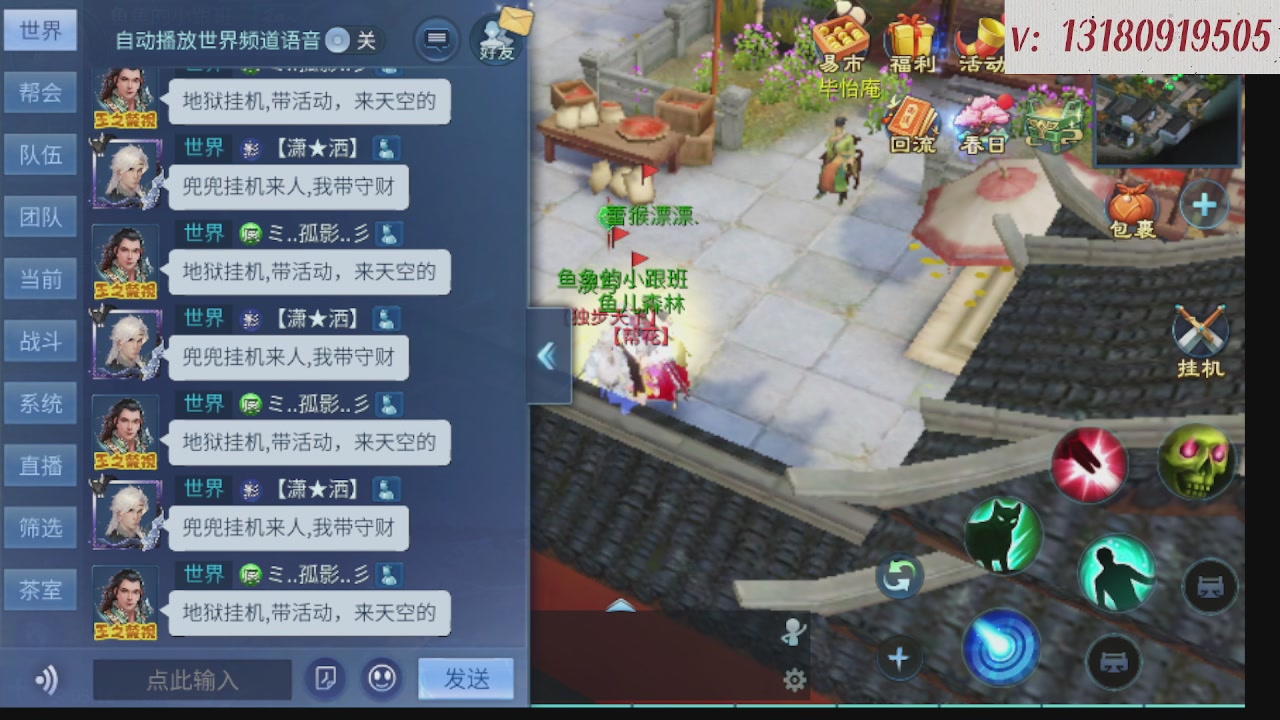Click the 点此输入 chat input field

(x=192, y=680)
